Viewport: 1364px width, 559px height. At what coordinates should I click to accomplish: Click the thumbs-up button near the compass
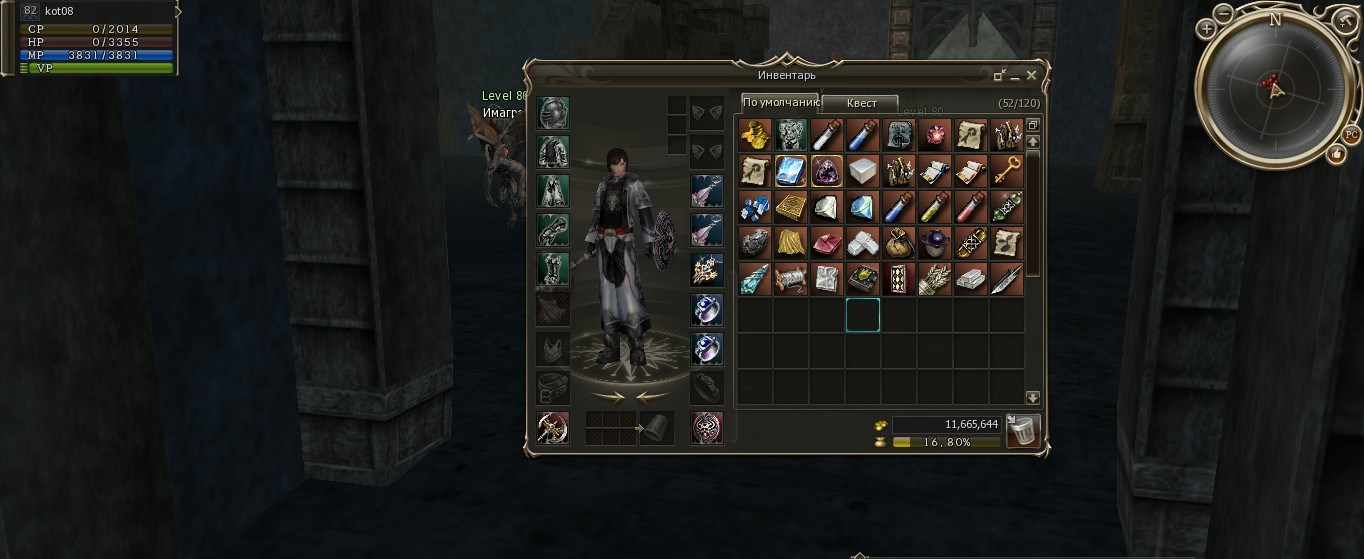tap(1336, 153)
